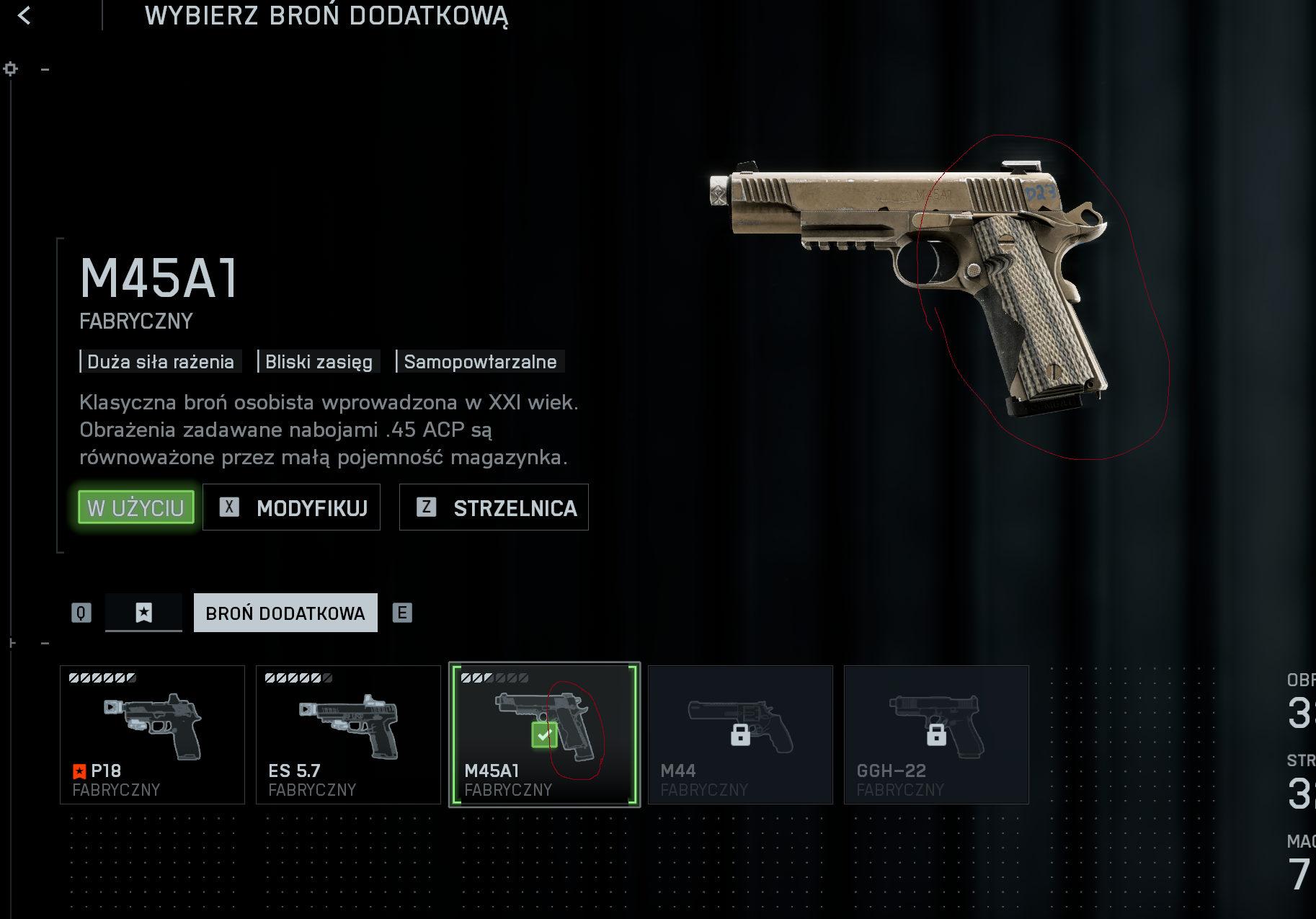
Task: Click the green W użyciu button
Action: (135, 507)
